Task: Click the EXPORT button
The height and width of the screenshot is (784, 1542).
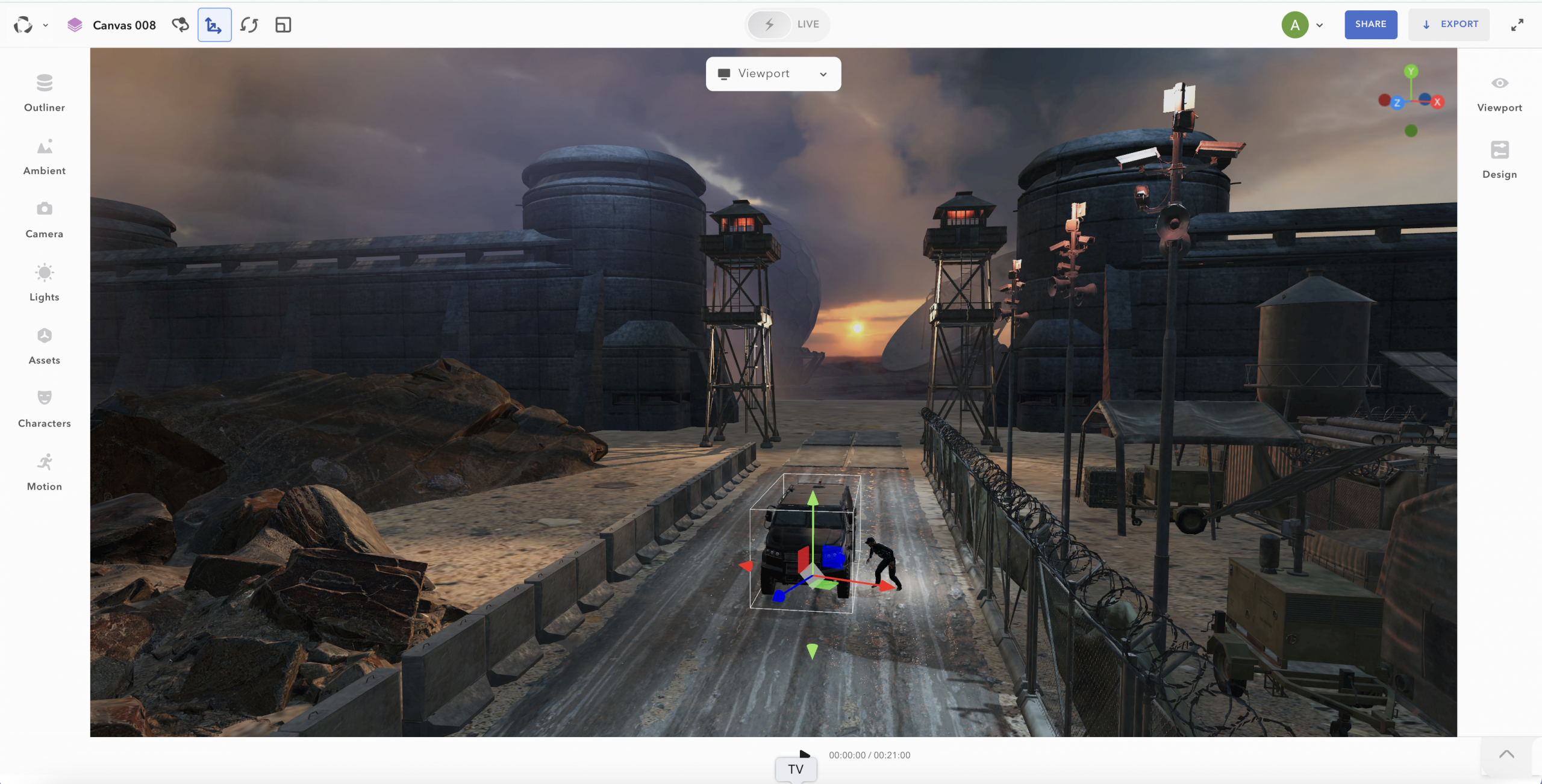Action: (1449, 24)
